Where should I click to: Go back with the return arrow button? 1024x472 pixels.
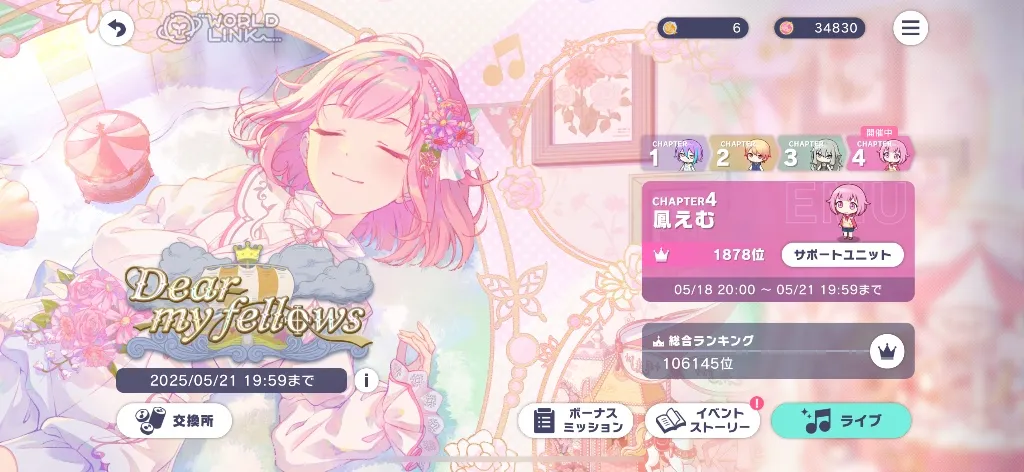click(117, 28)
